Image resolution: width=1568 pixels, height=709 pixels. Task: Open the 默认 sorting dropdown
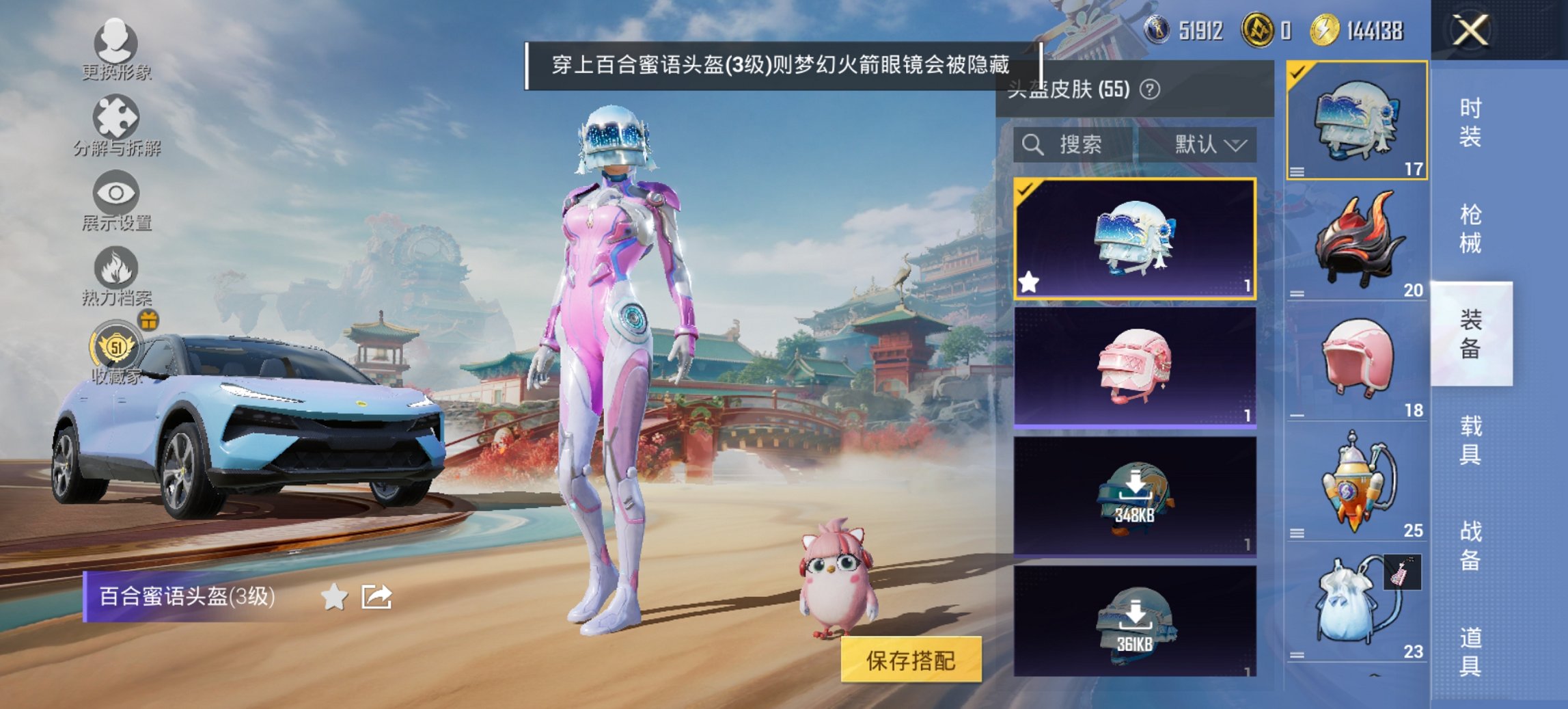(x=1207, y=146)
